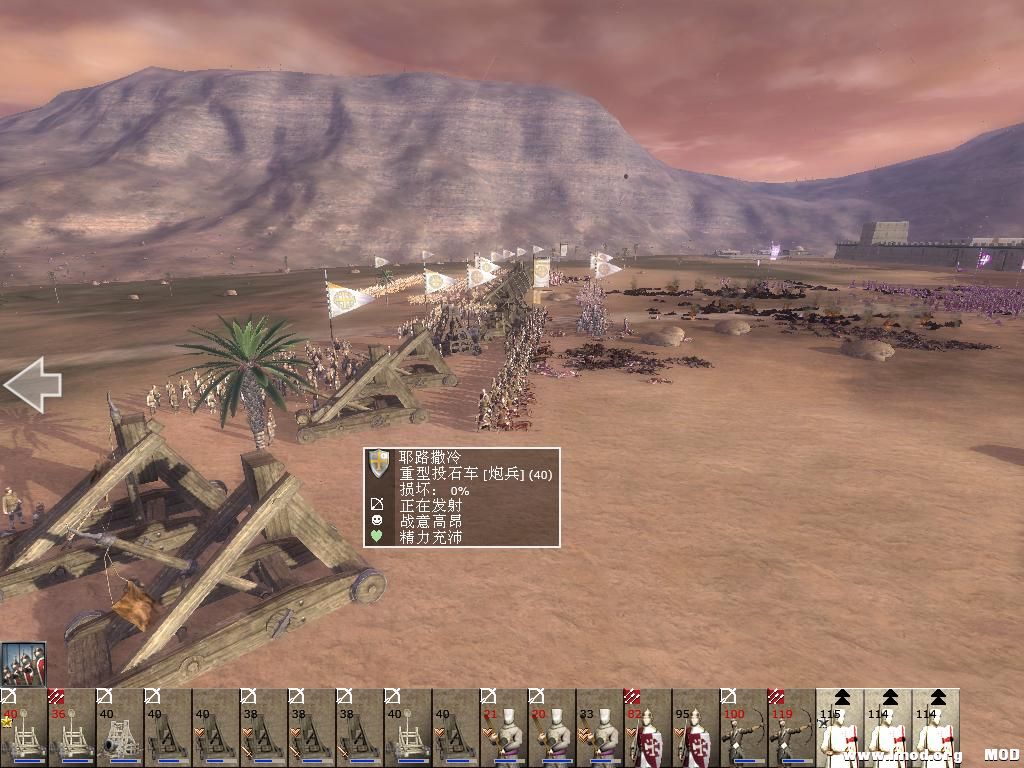This screenshot has height=768, width=1024.
Task: Select the cannon artillery unit card
Action: coord(119,728)
